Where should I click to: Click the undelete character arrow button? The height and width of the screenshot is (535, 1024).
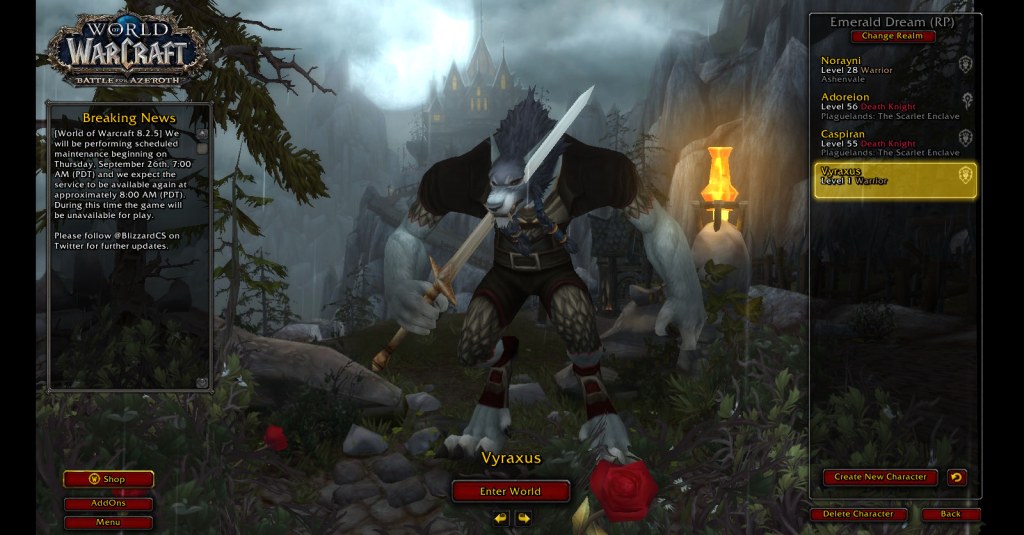click(x=956, y=477)
